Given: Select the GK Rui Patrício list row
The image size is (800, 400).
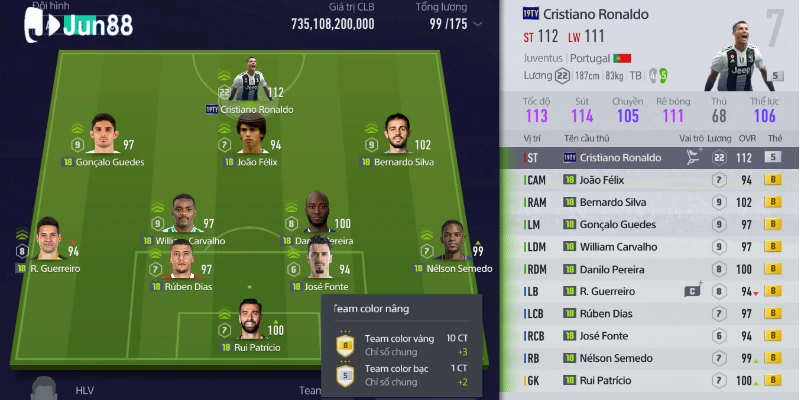Looking at the screenshot, I should tap(650, 381).
